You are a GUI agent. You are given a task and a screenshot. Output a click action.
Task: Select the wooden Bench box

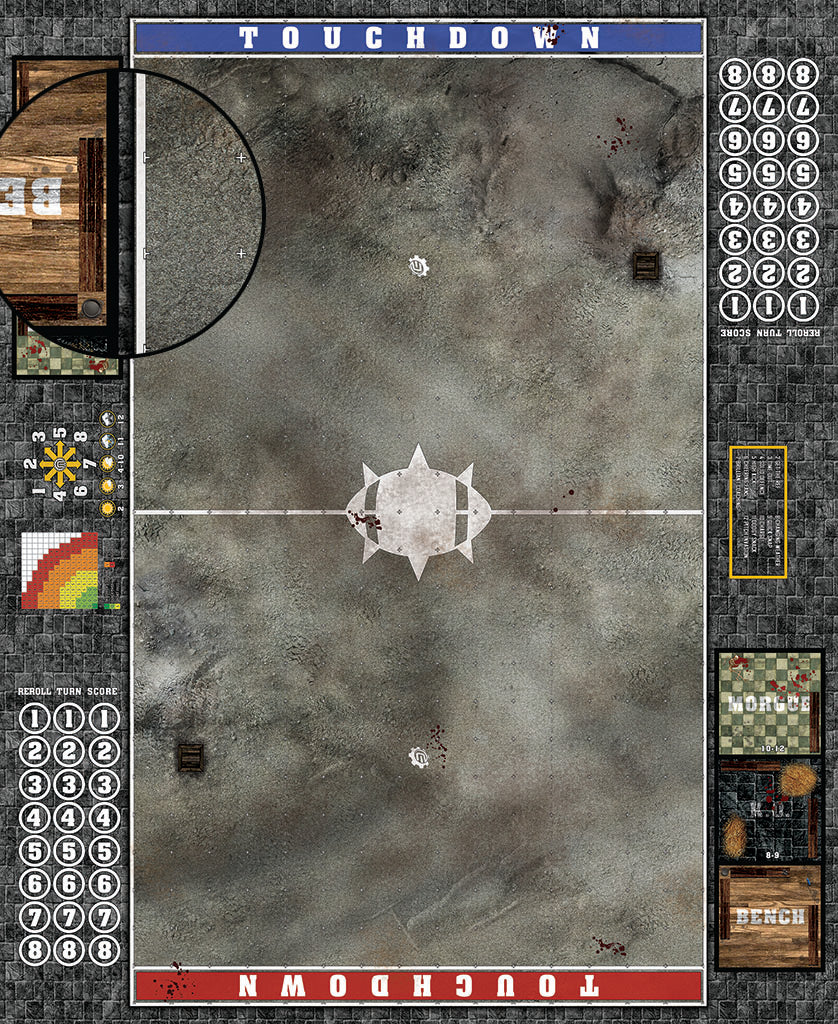tap(769, 916)
